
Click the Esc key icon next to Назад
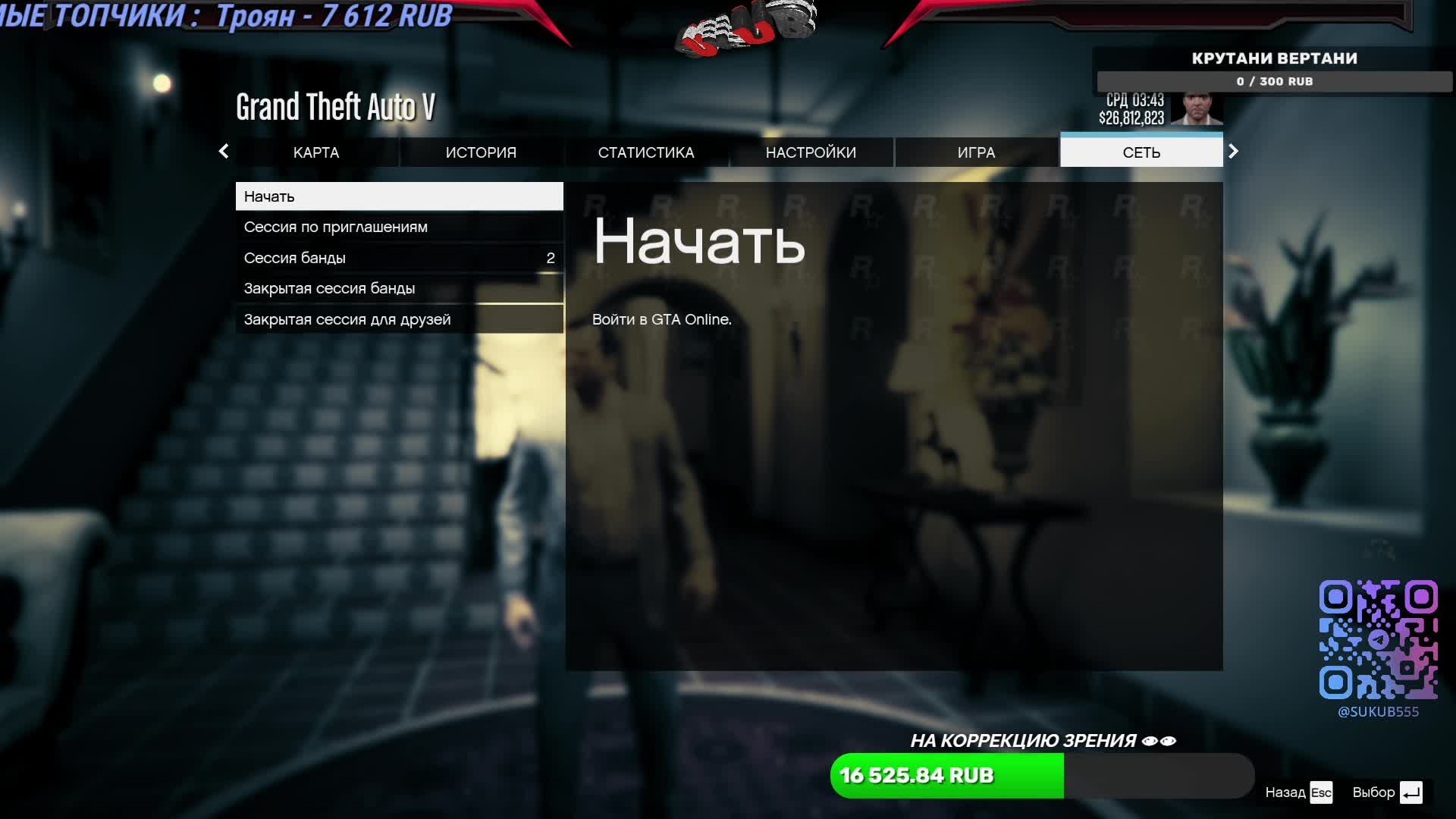(1321, 793)
